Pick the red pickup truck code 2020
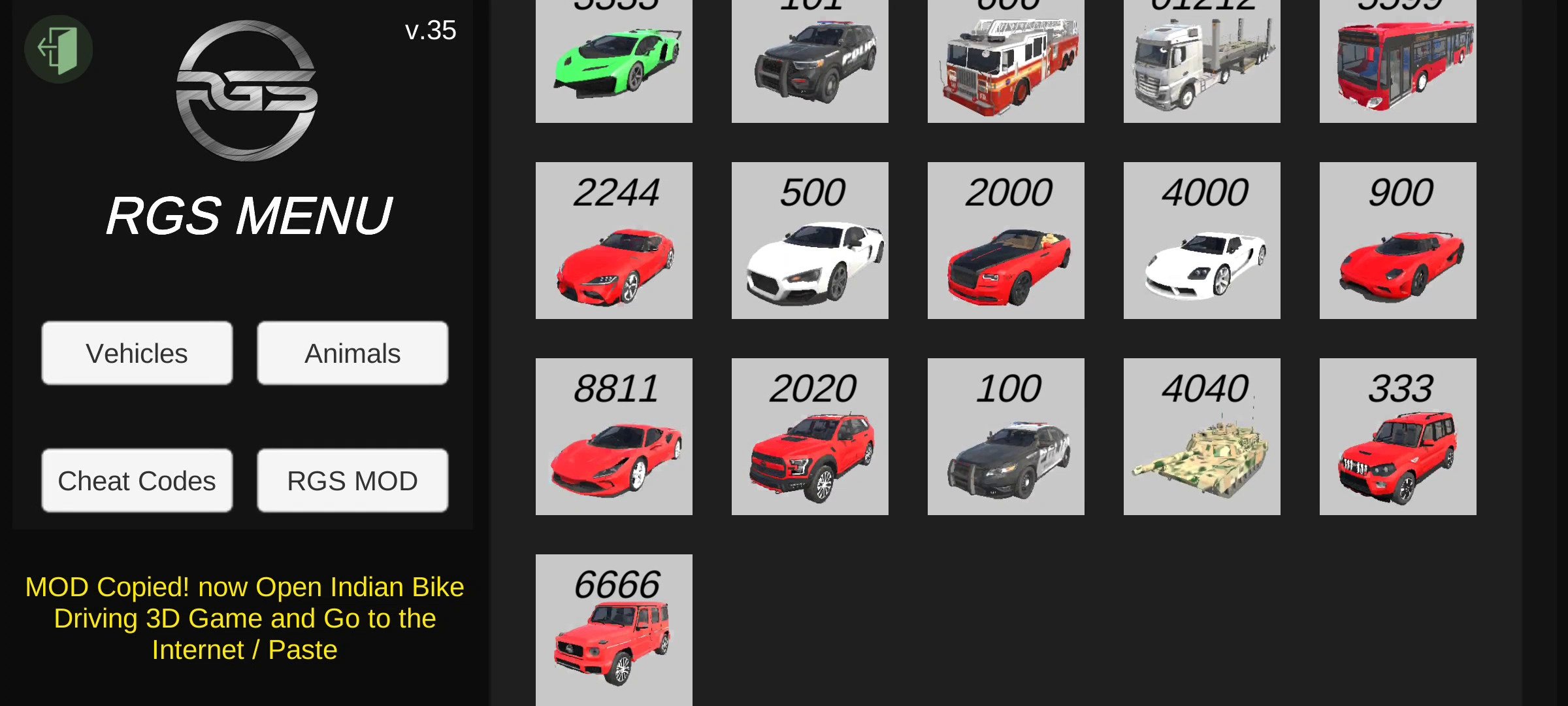The height and width of the screenshot is (706, 1568). point(810,437)
